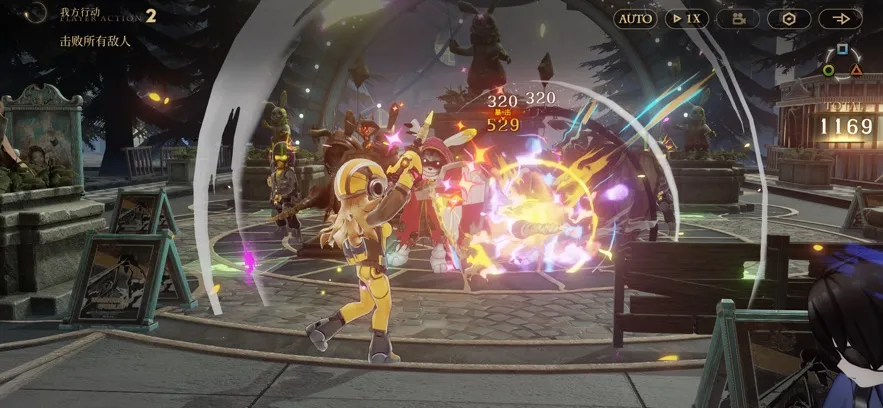Toggle AUTO battle mode

click(x=635, y=19)
